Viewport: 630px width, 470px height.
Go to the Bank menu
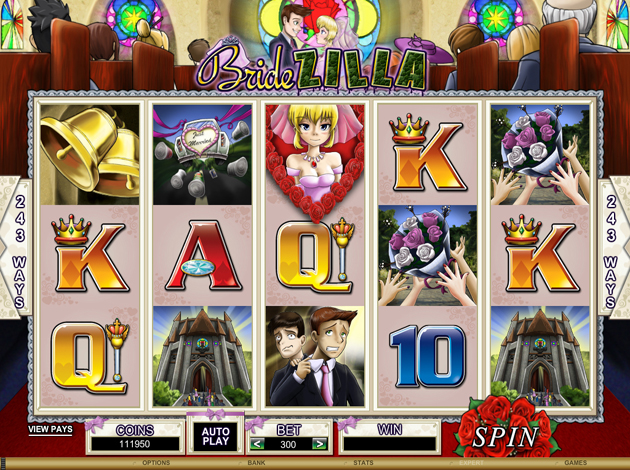(x=257, y=463)
